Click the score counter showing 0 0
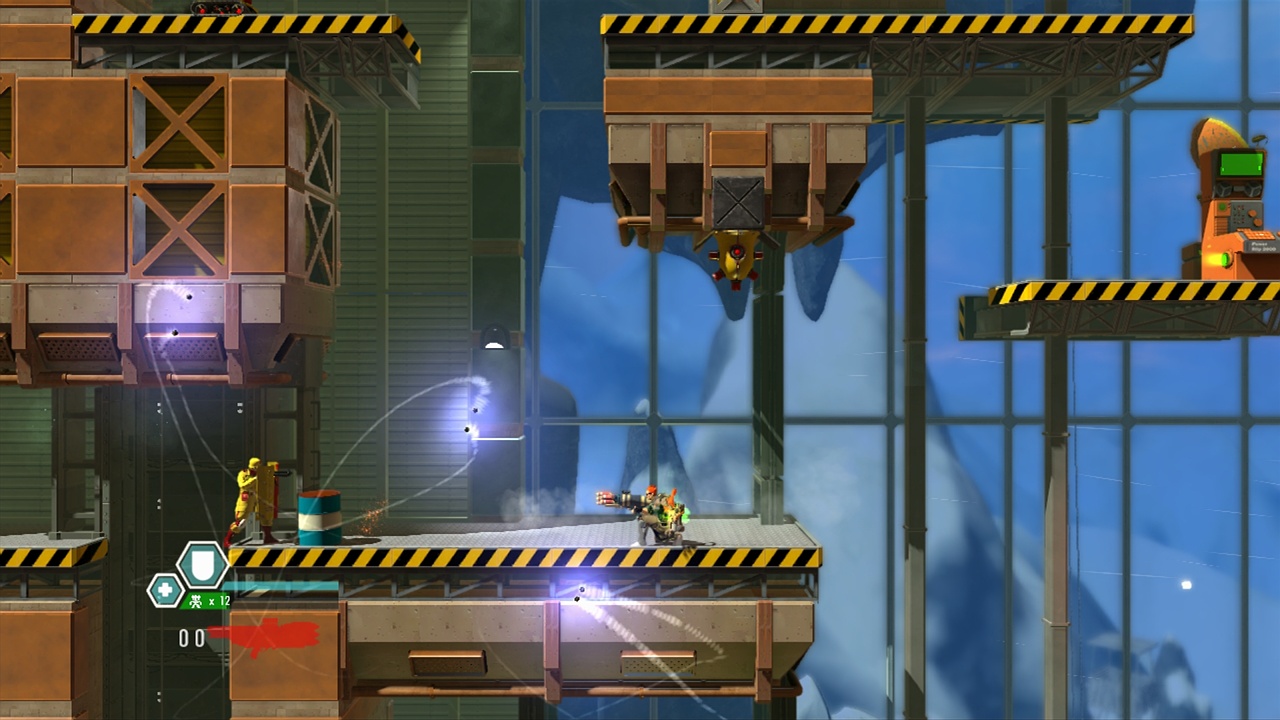The height and width of the screenshot is (720, 1280). point(191,637)
